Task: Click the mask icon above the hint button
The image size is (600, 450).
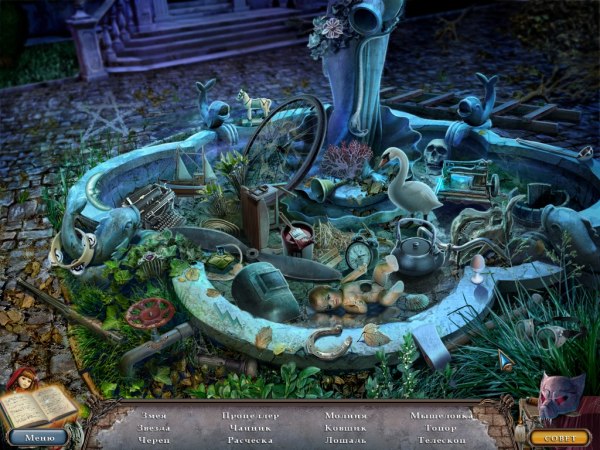Action: coord(559,397)
